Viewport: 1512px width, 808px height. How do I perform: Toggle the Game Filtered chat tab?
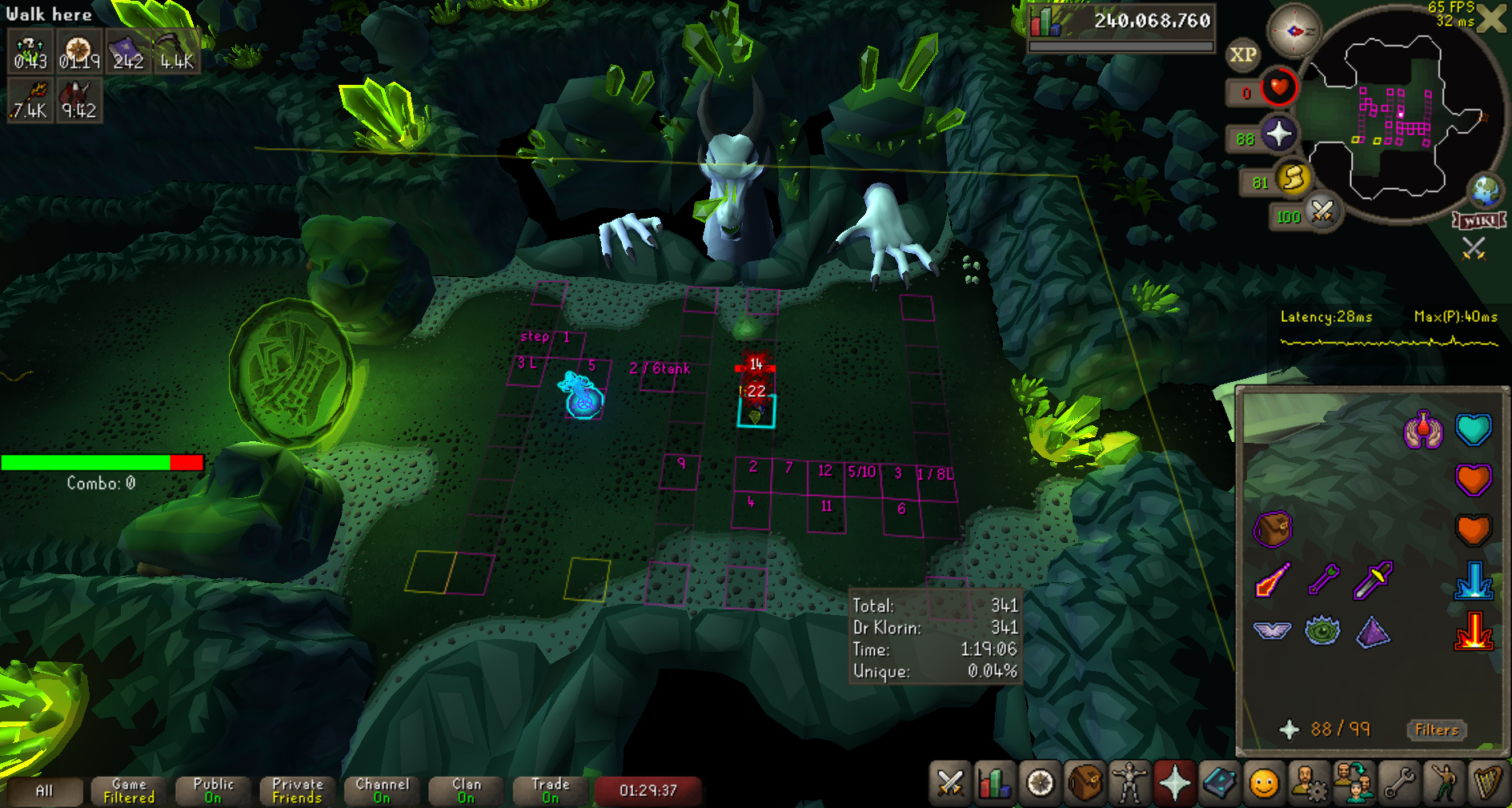[x=129, y=791]
